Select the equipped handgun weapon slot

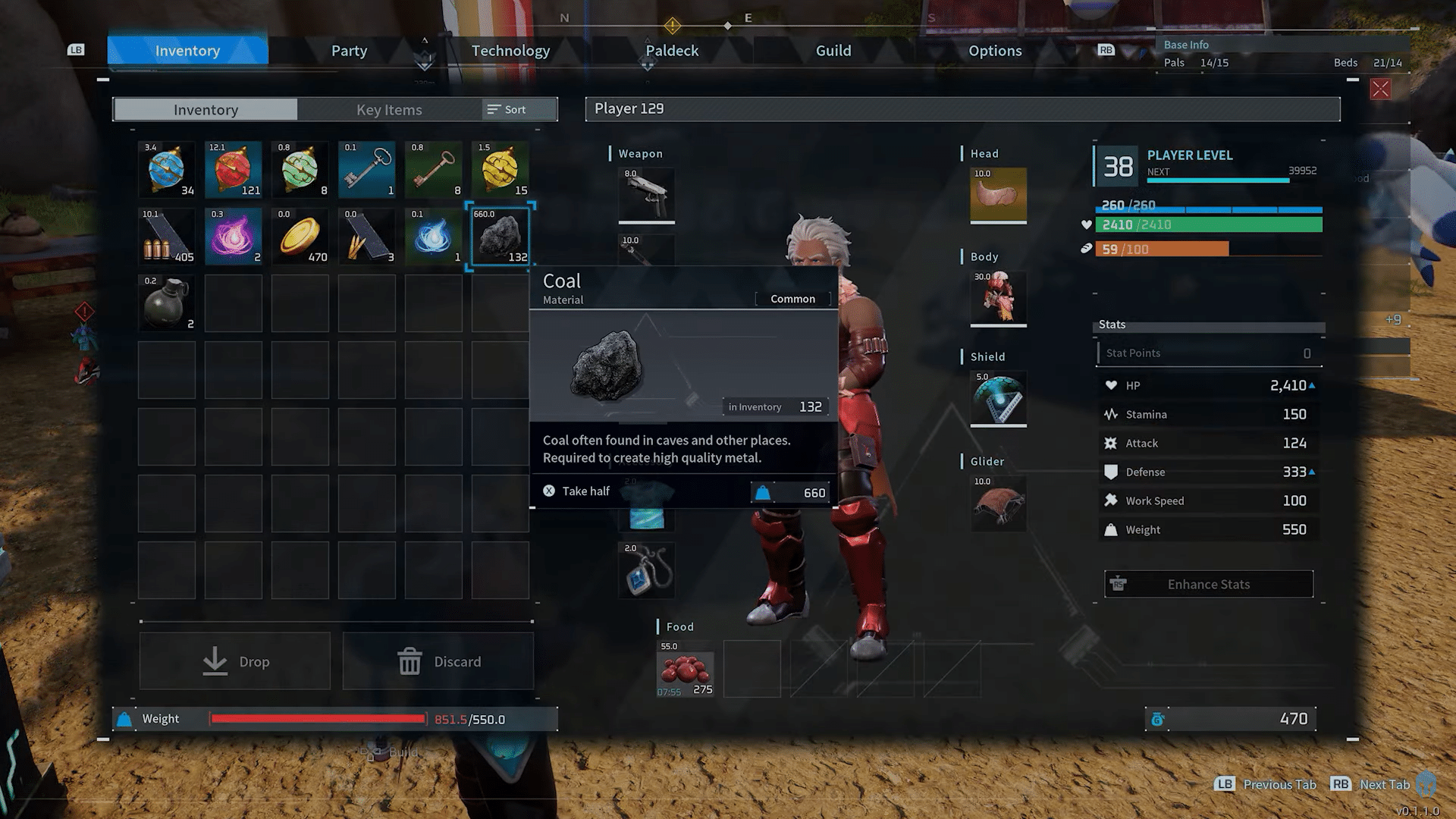point(646,195)
